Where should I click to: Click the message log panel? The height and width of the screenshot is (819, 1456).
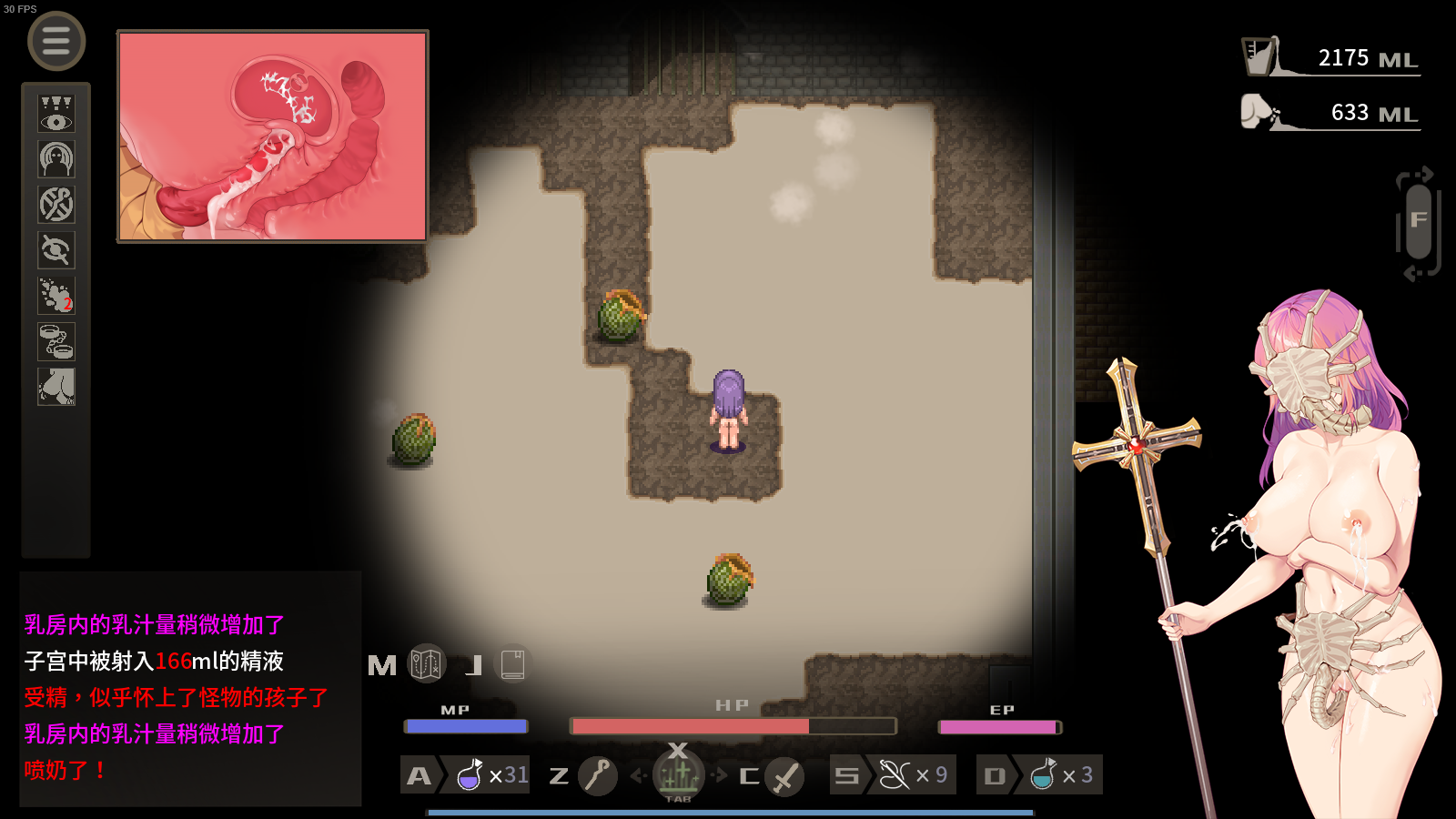coord(190,689)
